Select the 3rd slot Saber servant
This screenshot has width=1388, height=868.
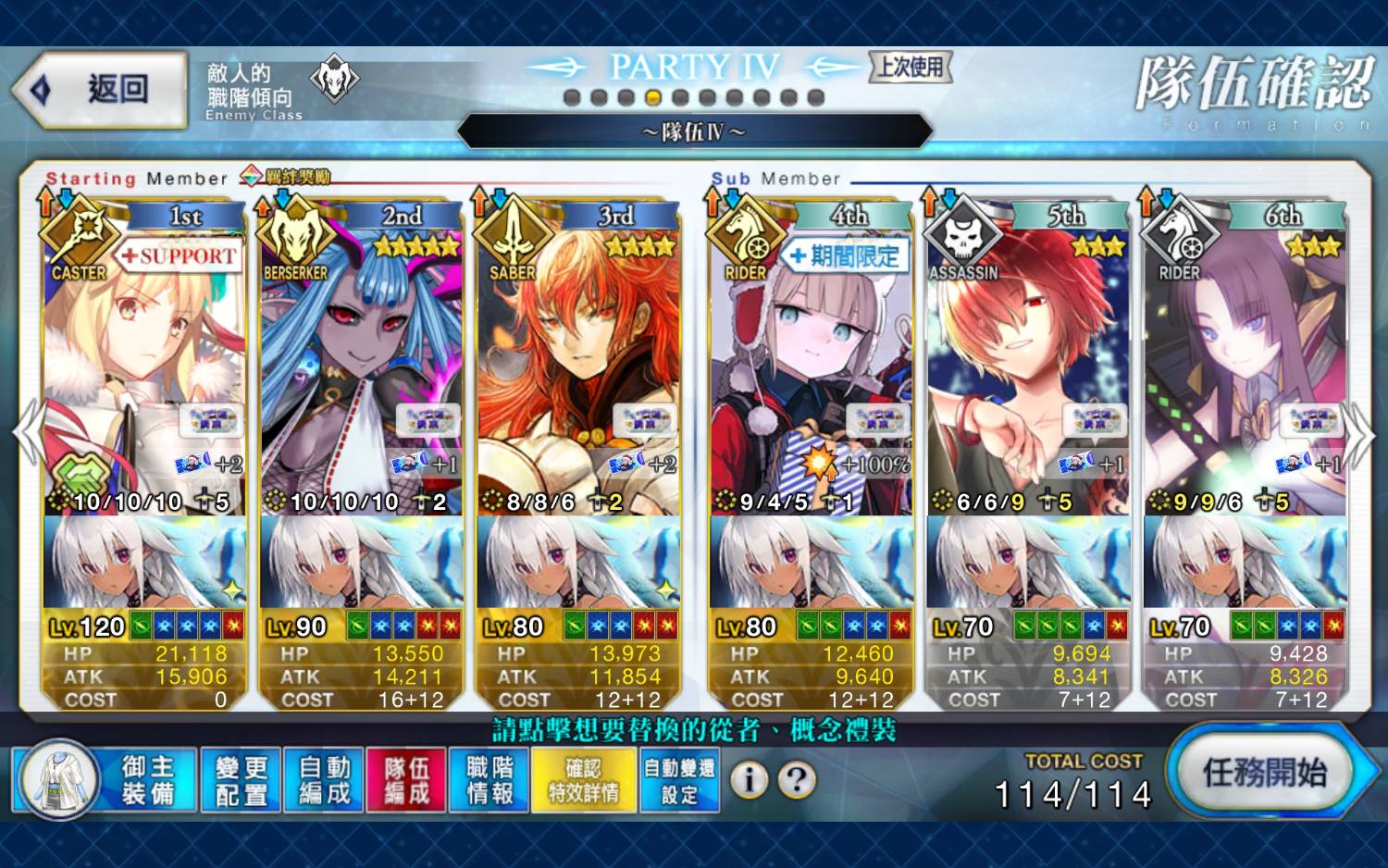coord(577,370)
